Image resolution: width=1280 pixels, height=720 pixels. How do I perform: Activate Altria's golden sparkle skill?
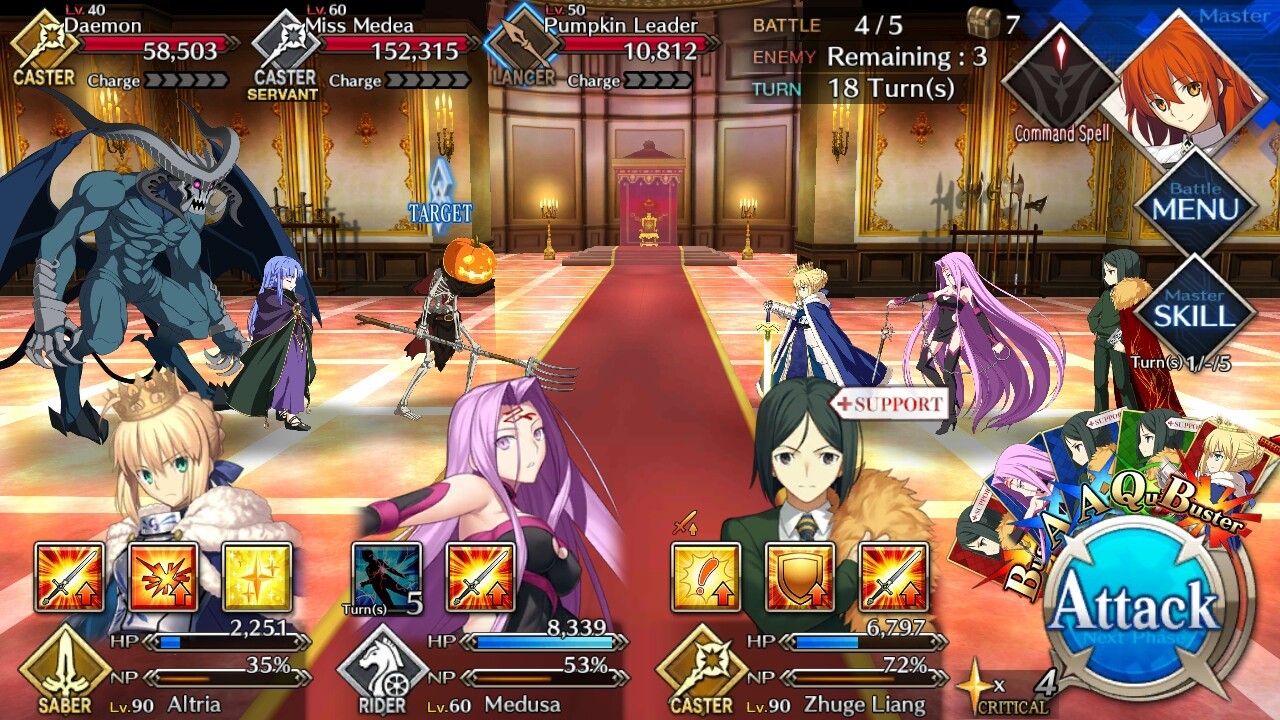pos(256,577)
